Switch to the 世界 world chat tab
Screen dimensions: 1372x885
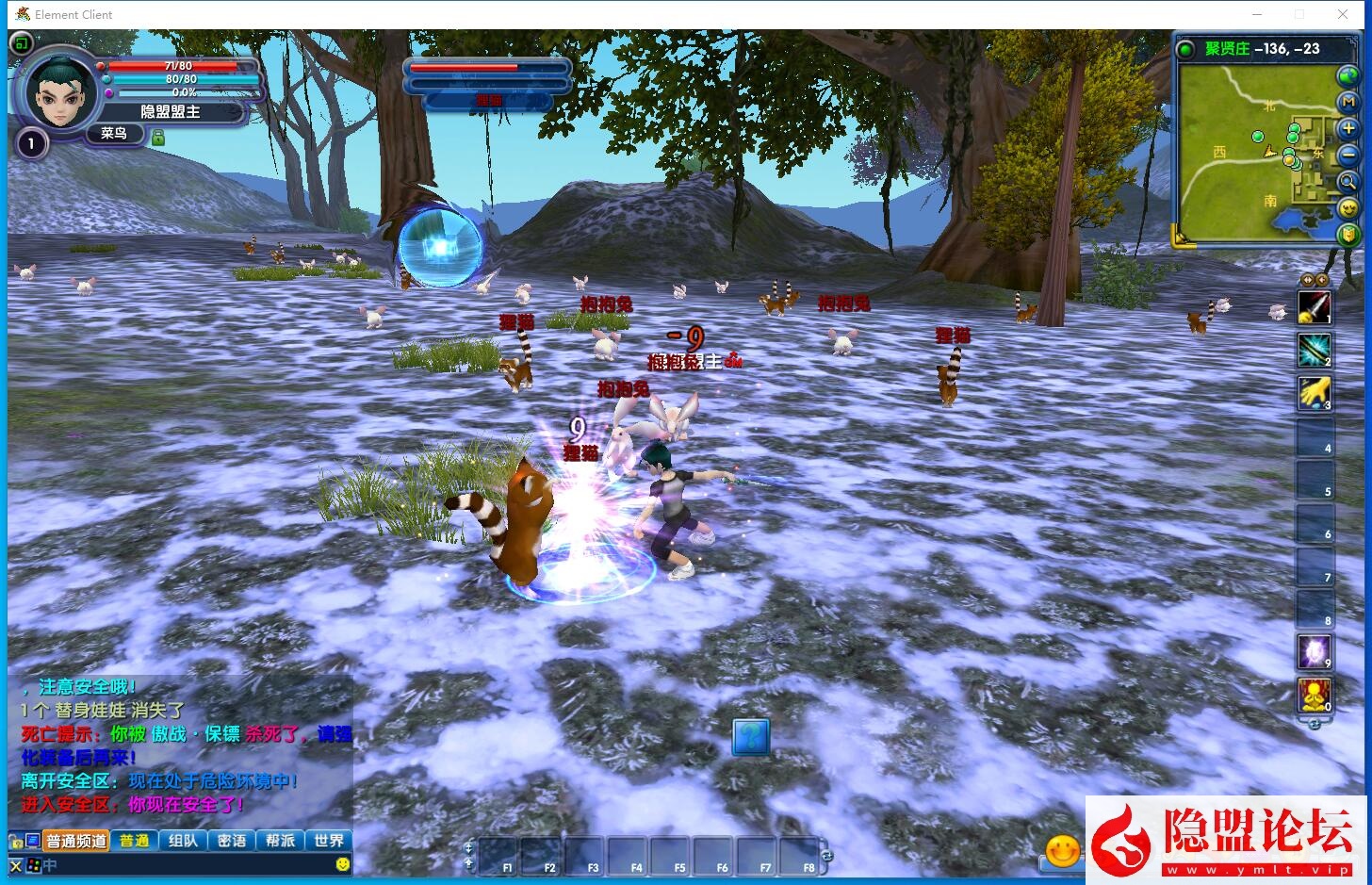tap(329, 841)
